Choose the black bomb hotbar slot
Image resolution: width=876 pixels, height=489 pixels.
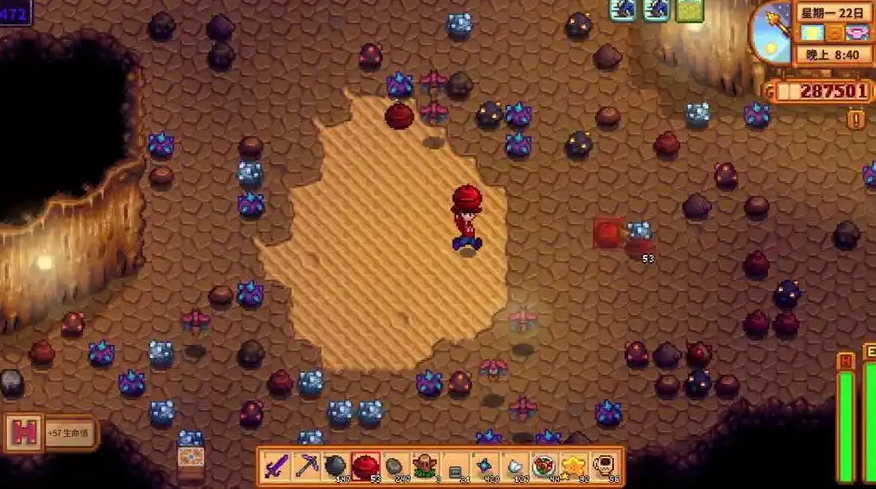[x=335, y=466]
